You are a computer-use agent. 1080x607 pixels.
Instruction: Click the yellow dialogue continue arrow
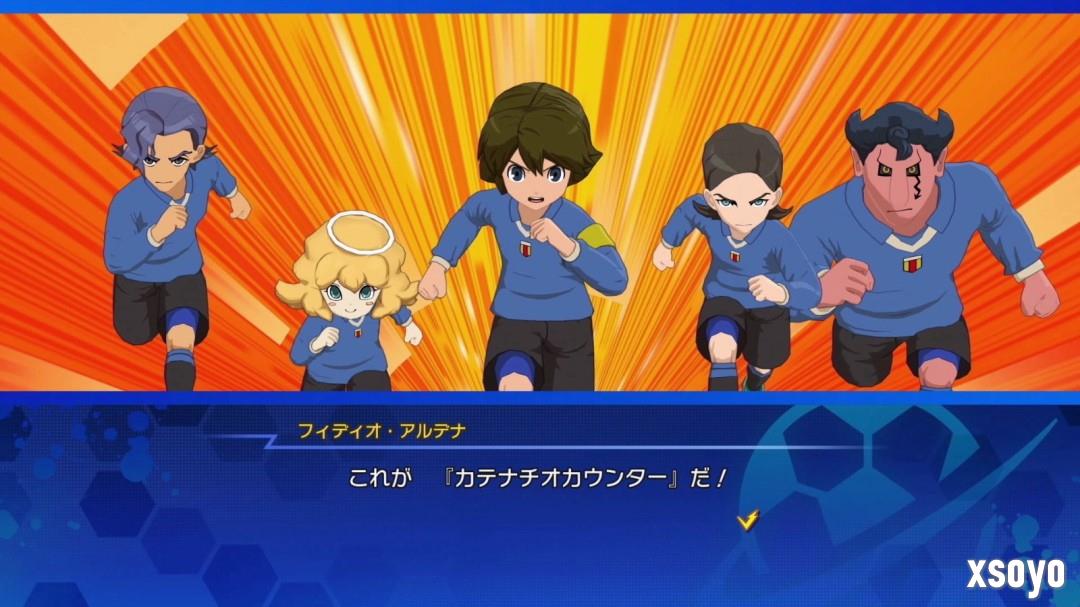click(x=747, y=518)
